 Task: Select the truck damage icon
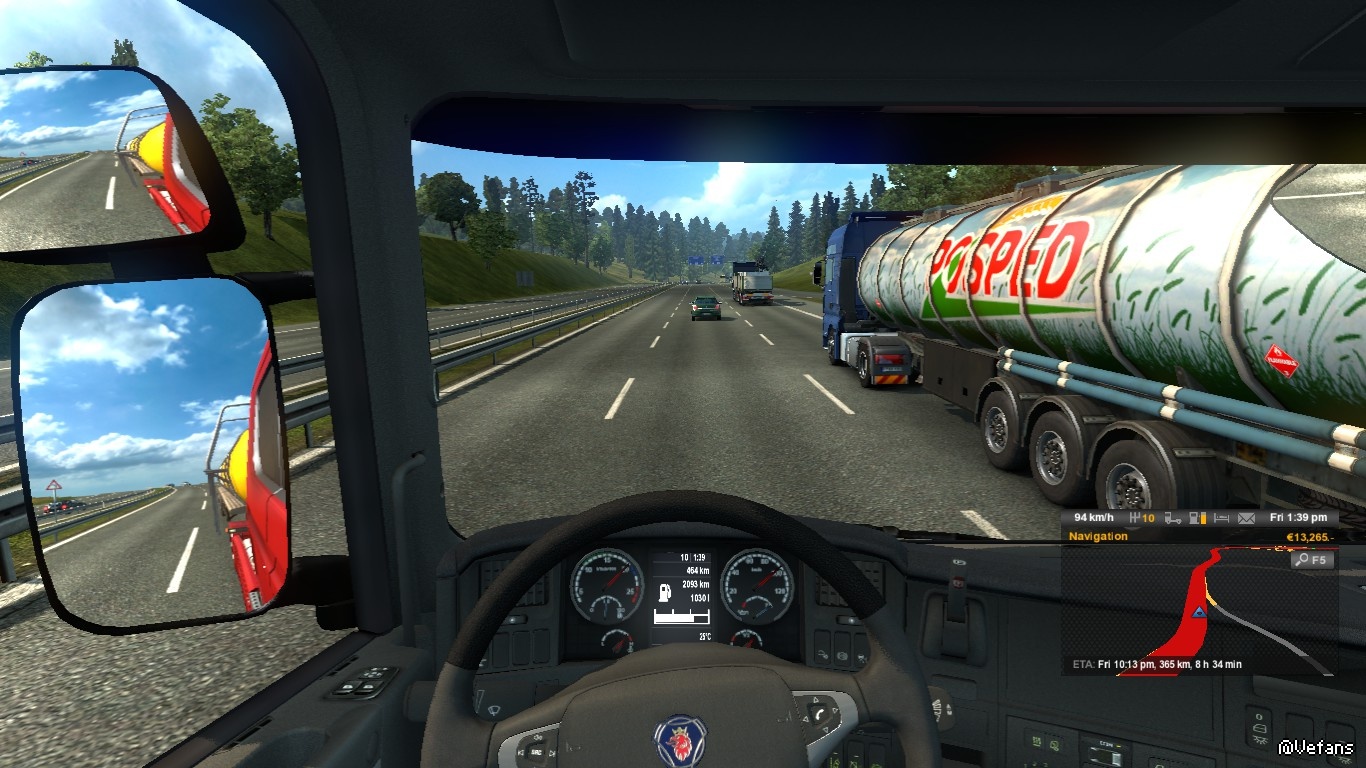(x=1173, y=518)
